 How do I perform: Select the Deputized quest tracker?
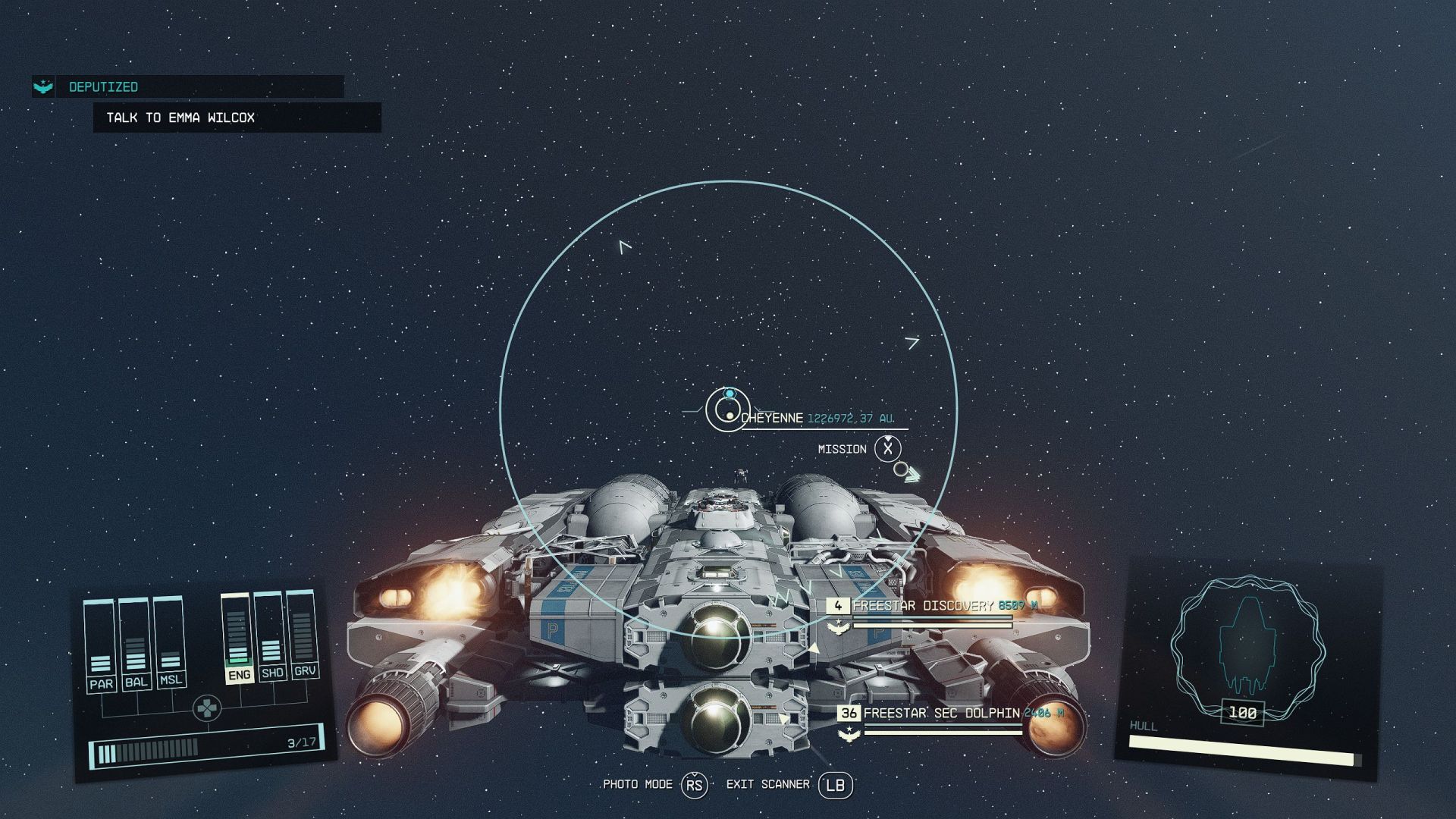point(103,87)
